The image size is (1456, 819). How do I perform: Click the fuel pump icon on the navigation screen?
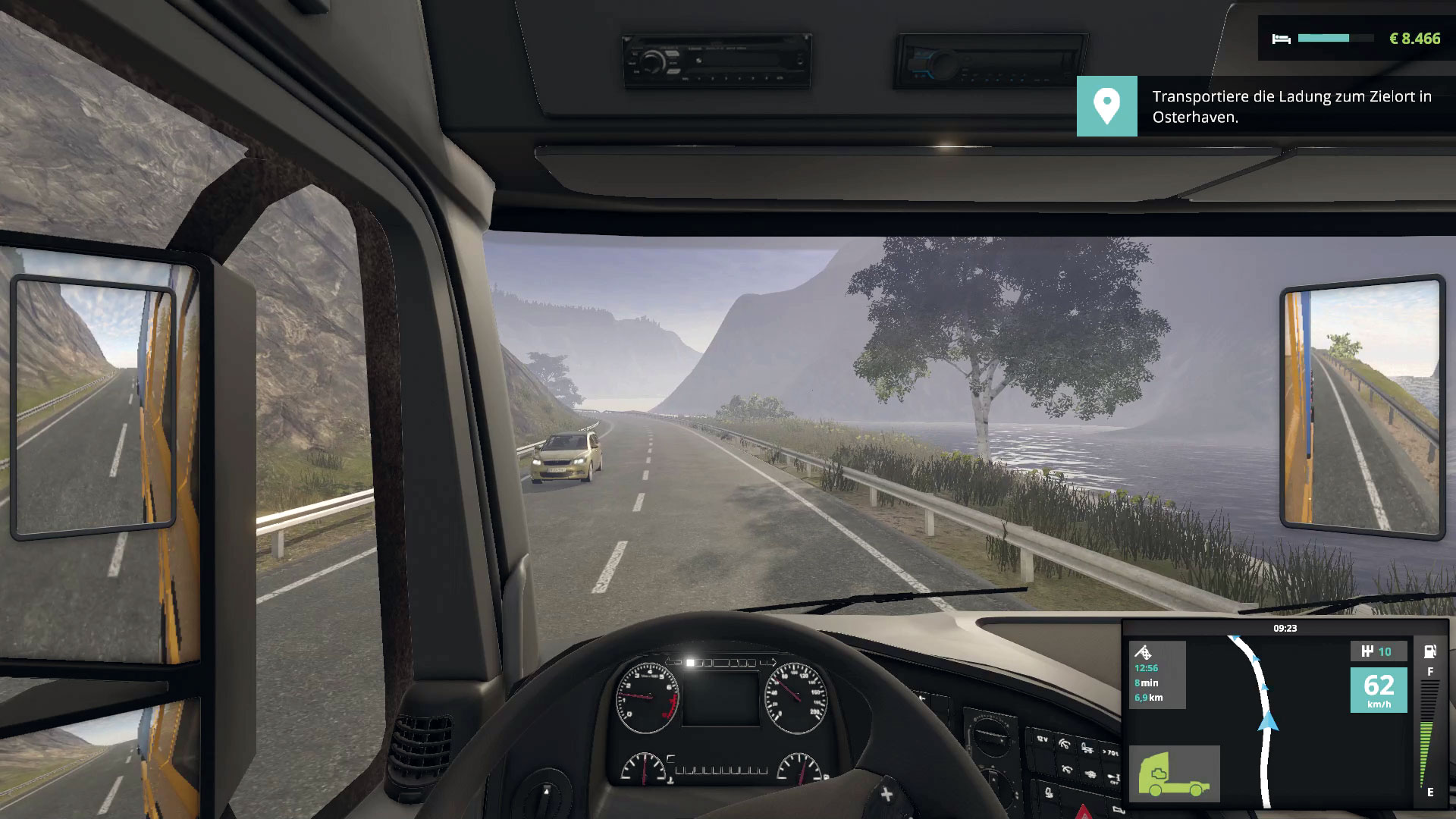(1429, 652)
